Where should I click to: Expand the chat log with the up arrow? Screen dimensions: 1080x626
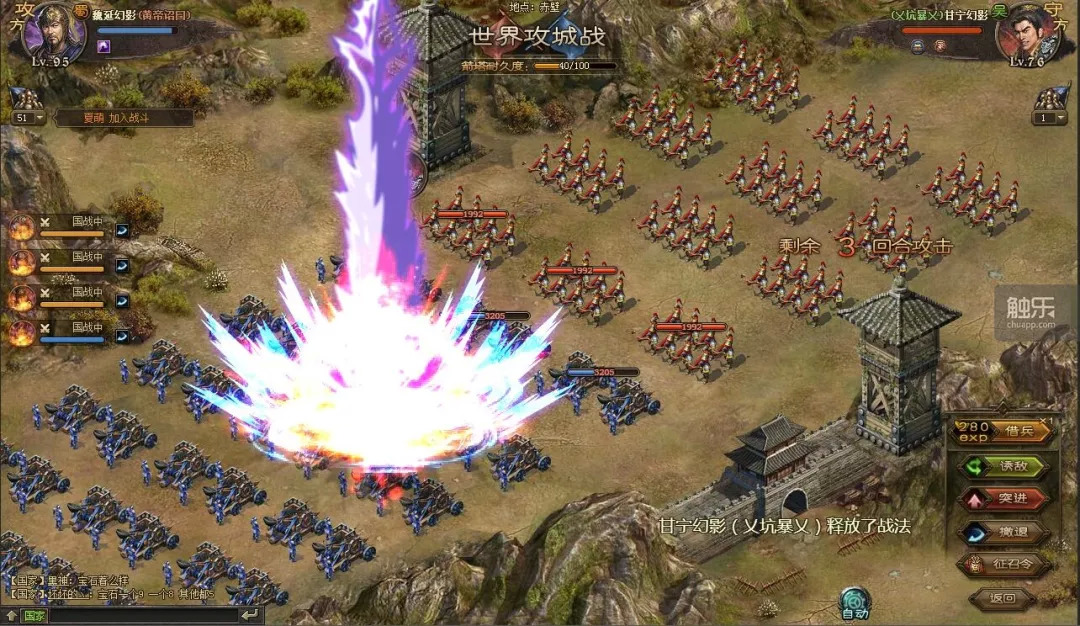pos(9,616)
